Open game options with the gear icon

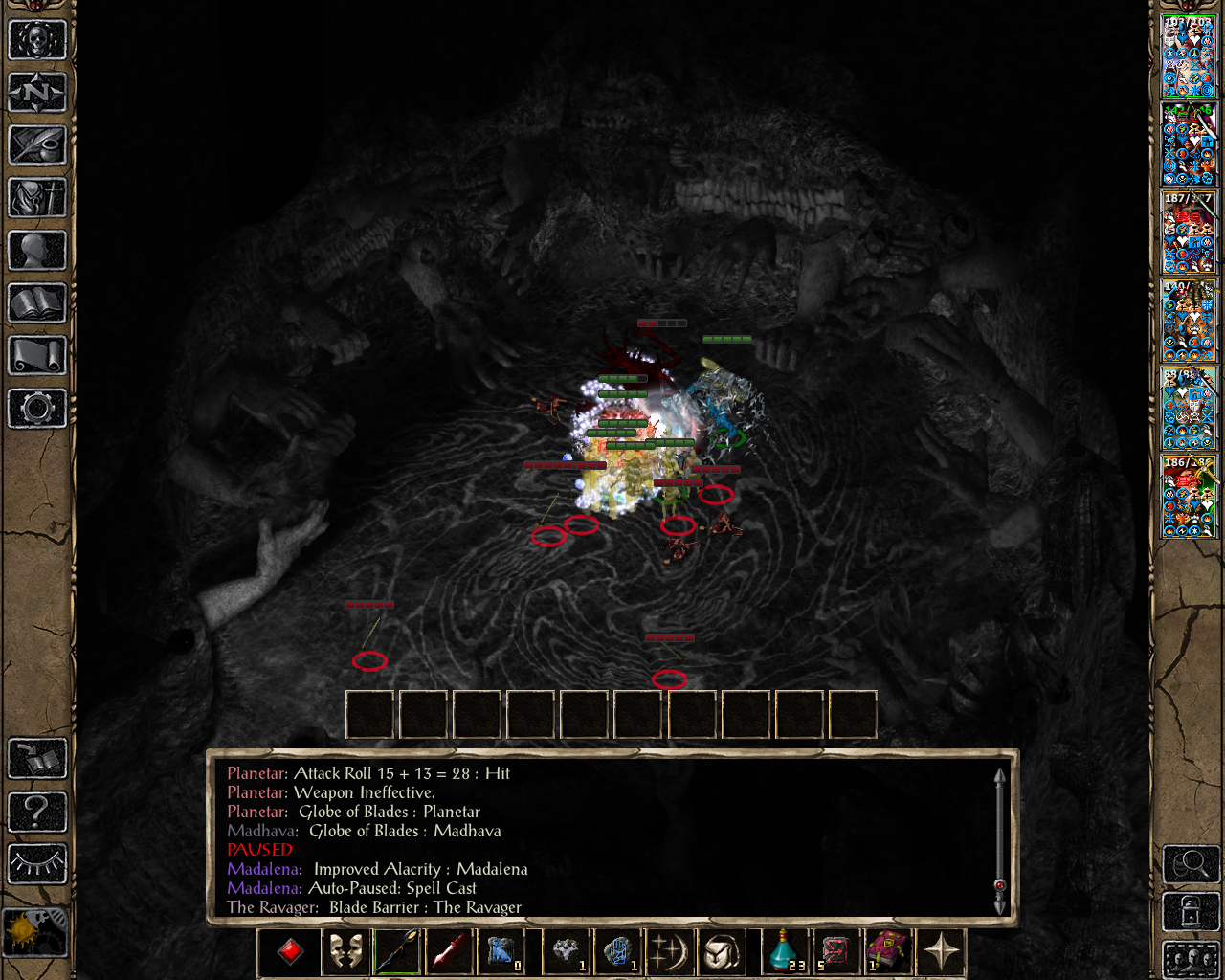pos(37,409)
